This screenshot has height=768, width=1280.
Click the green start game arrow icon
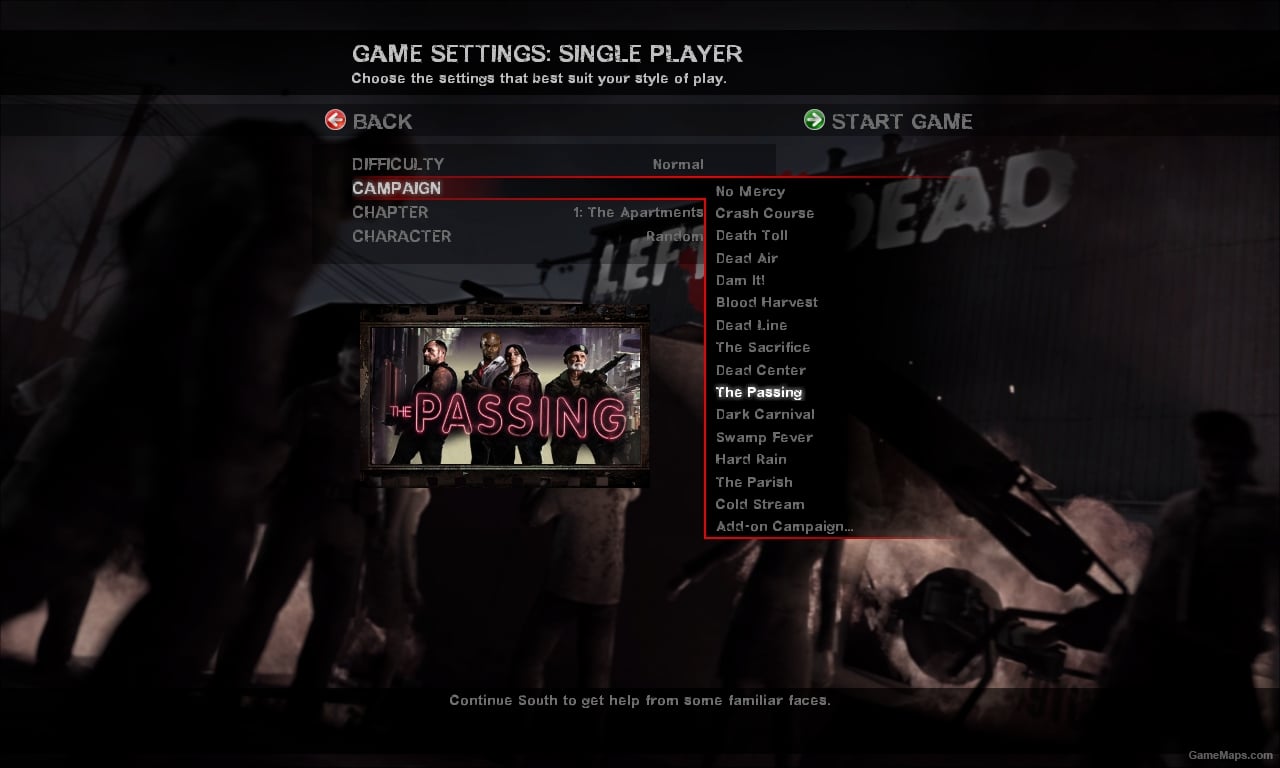[813, 119]
